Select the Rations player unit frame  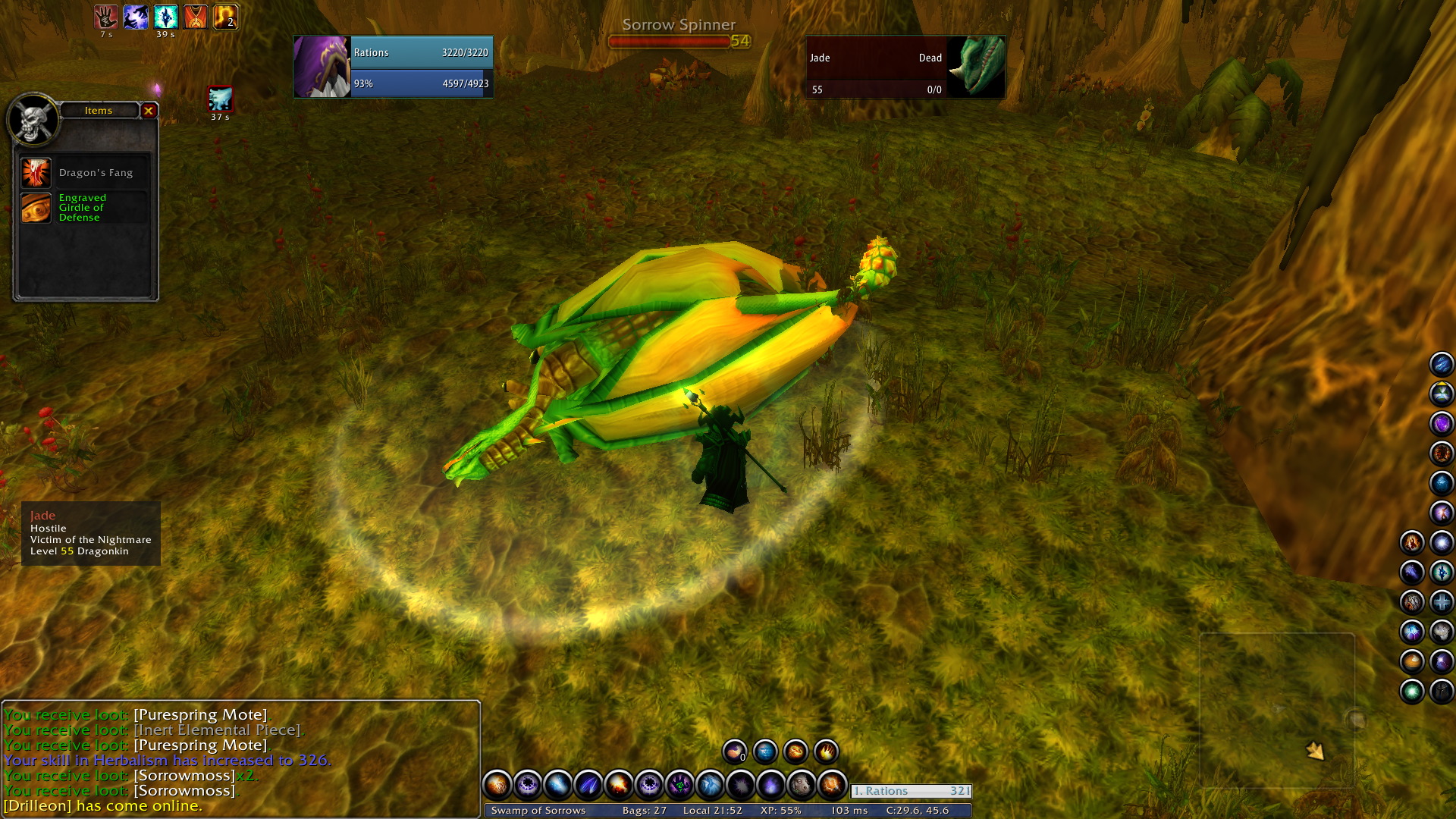[393, 67]
